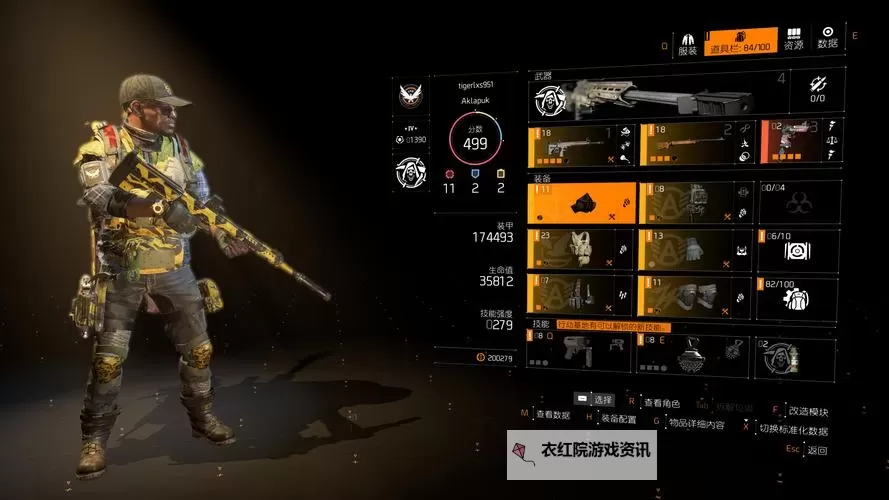Viewport: 889px width, 500px height.
Task: Select the kneepads gear slot
Action: (695, 295)
